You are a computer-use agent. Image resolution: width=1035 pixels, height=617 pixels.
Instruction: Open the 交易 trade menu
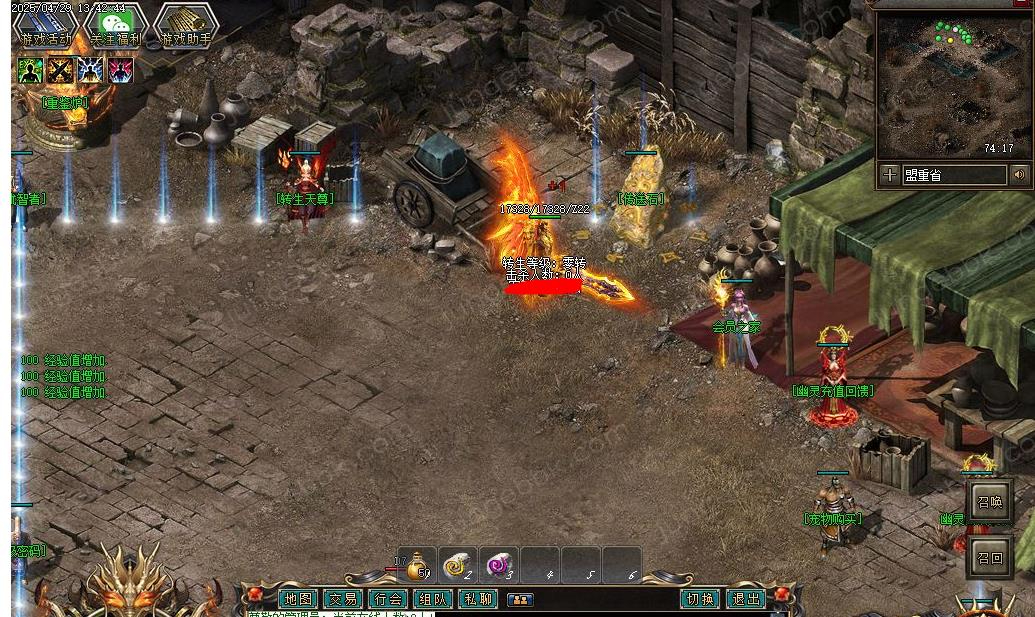[x=343, y=599]
